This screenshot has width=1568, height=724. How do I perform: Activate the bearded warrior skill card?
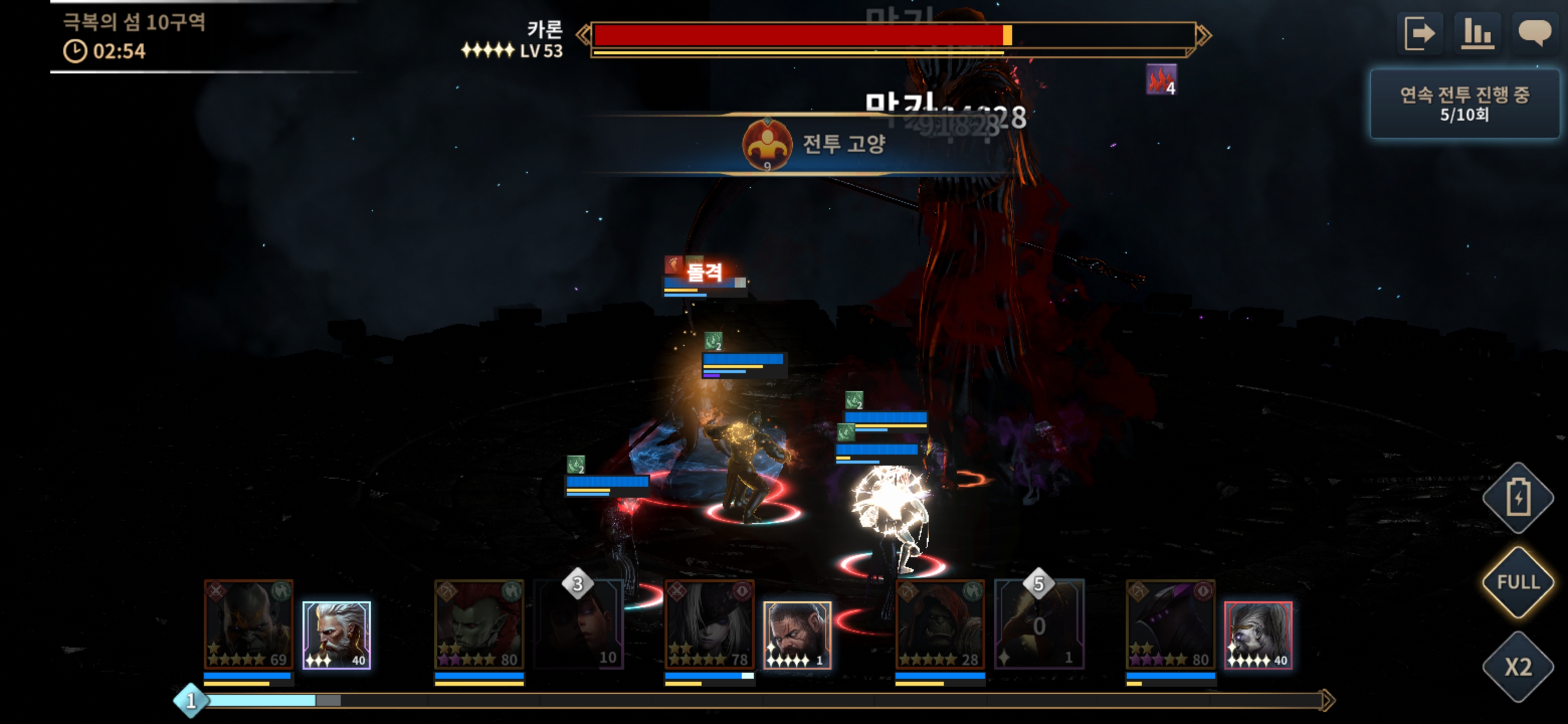[797, 635]
